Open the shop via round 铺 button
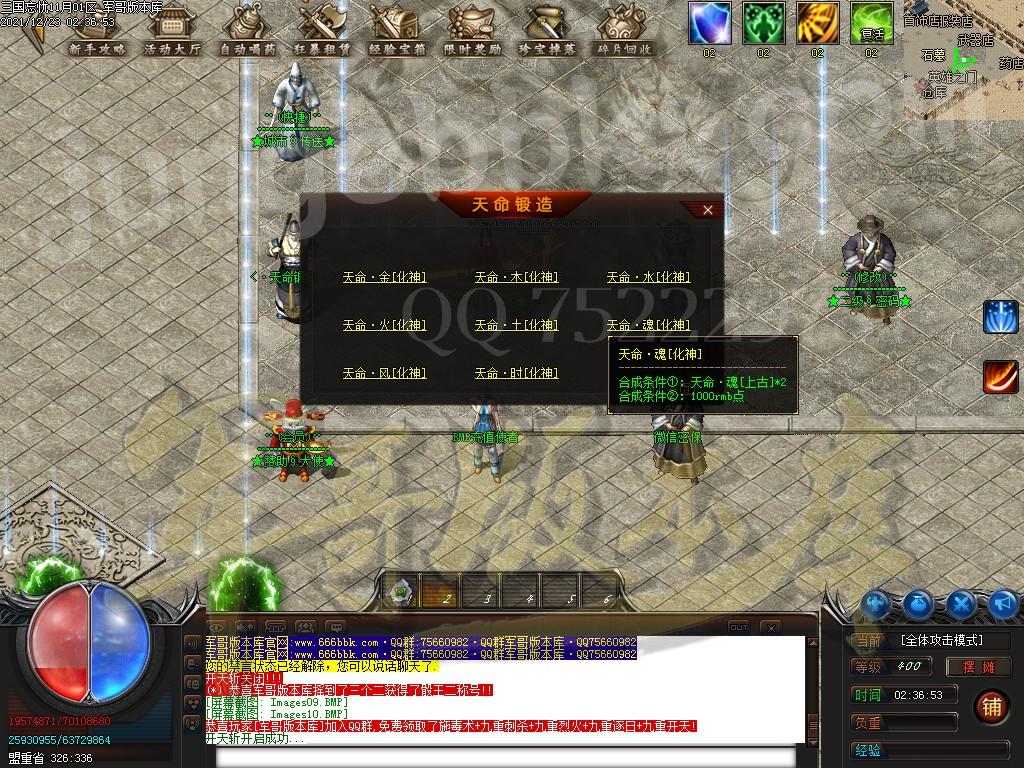This screenshot has width=1024, height=768. tap(992, 704)
